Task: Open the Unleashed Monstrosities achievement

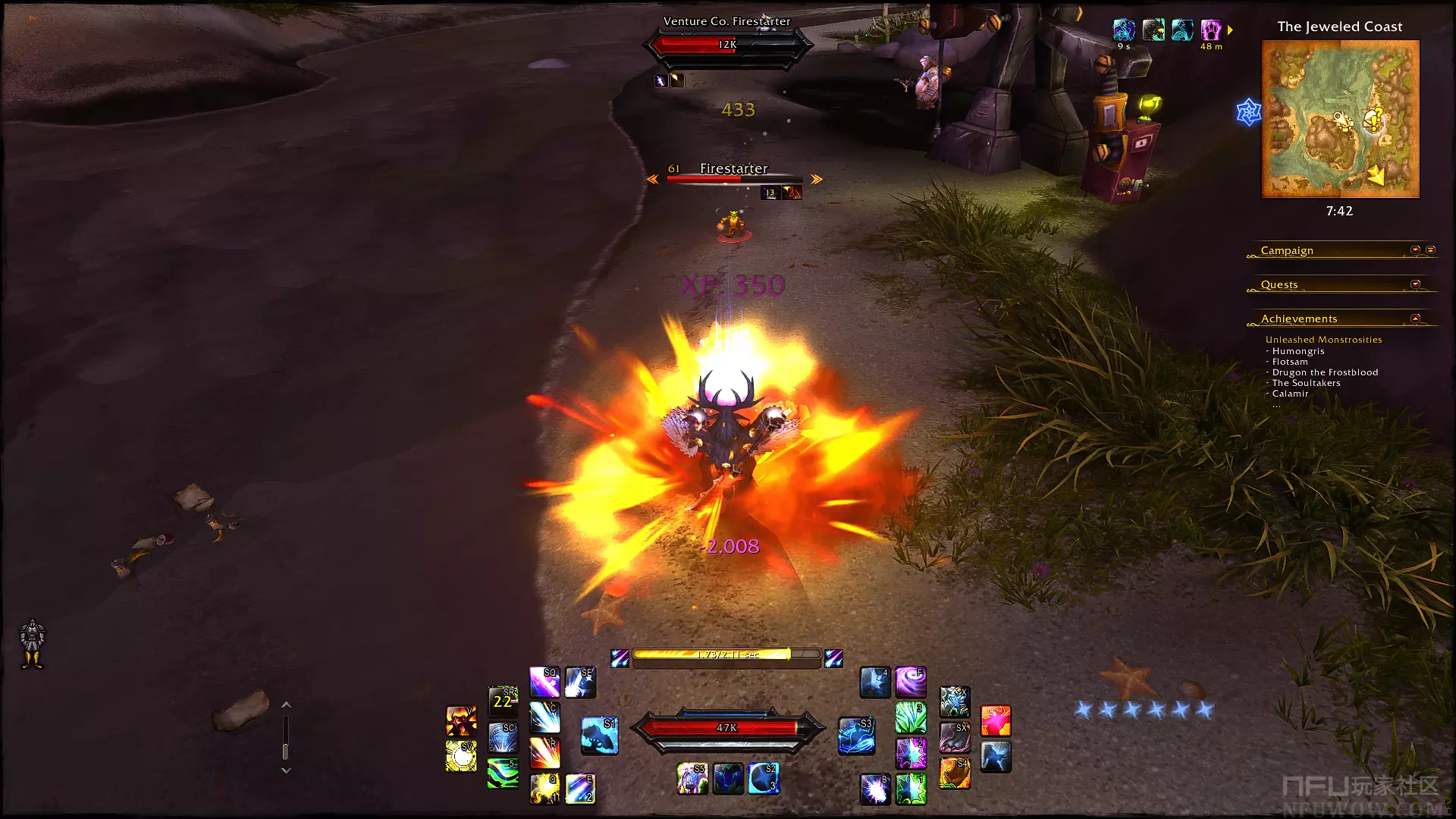Action: pos(1323,340)
